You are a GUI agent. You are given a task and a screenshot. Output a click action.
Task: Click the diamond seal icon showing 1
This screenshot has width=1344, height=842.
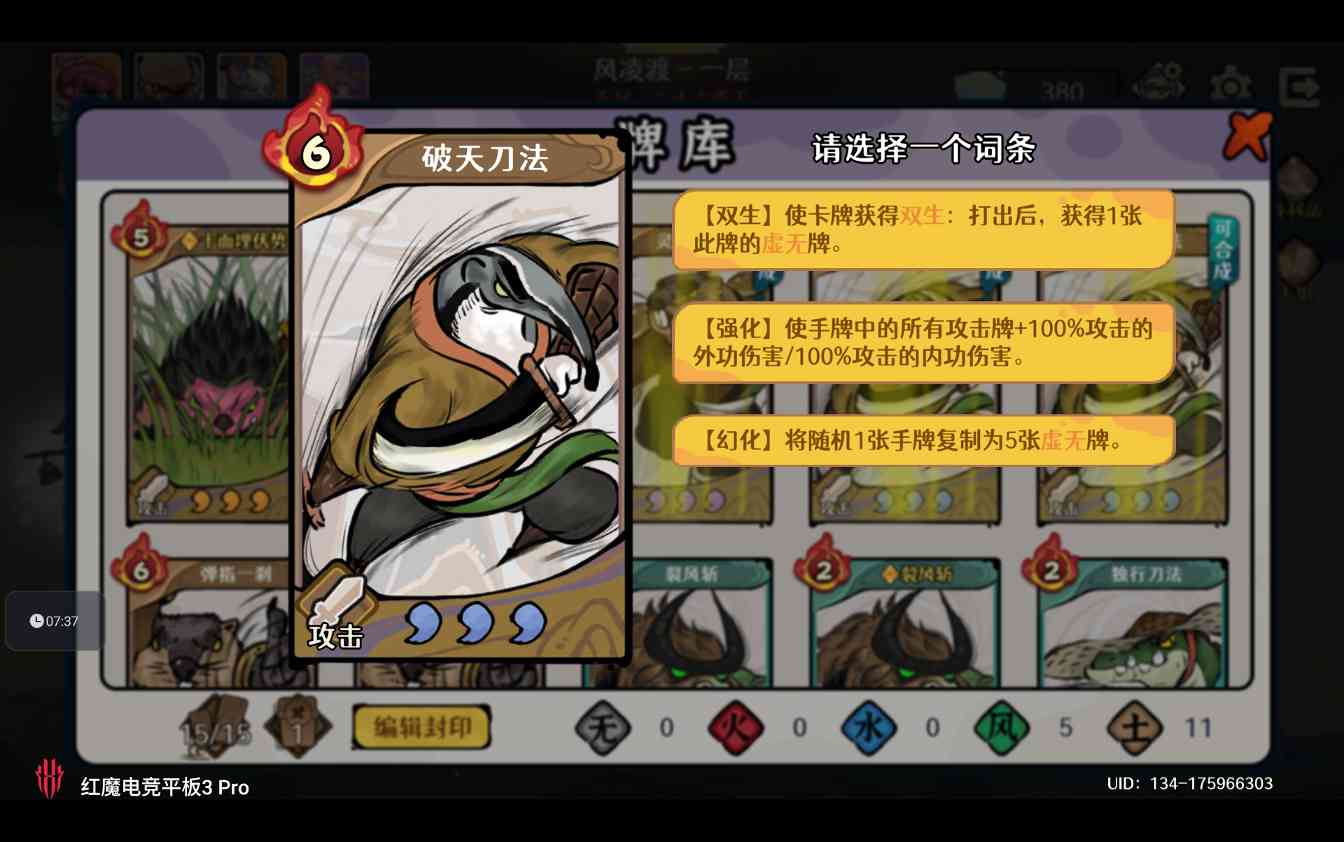click(x=297, y=727)
